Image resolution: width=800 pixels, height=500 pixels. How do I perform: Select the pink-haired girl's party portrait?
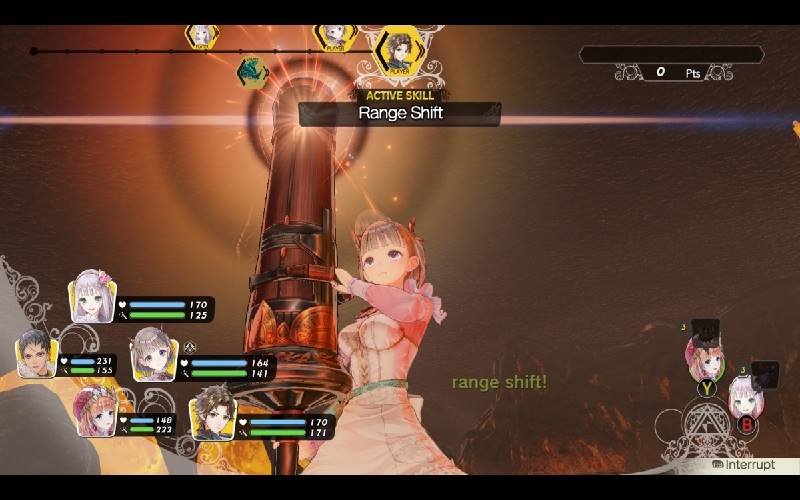tap(95, 412)
